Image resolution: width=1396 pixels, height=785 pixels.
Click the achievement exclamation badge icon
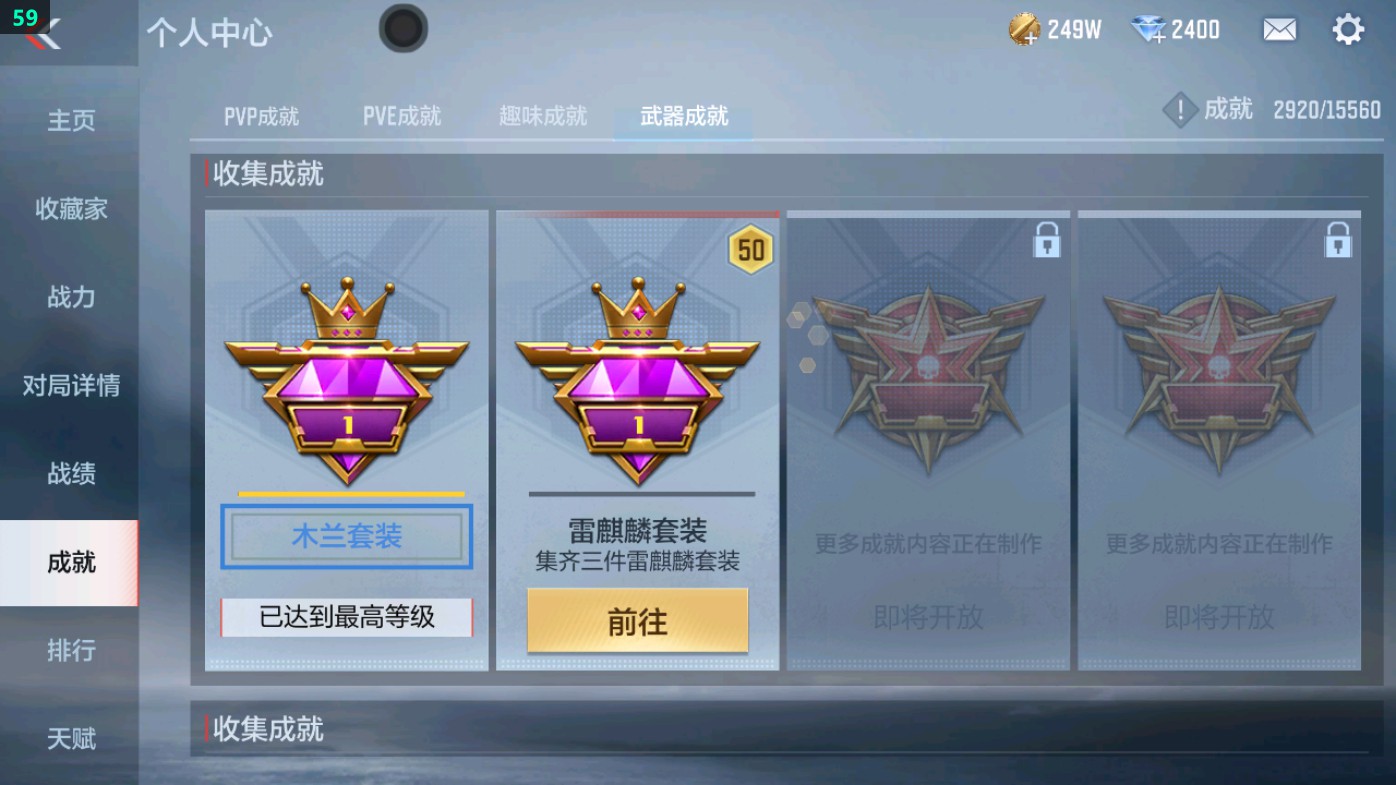point(1180,110)
